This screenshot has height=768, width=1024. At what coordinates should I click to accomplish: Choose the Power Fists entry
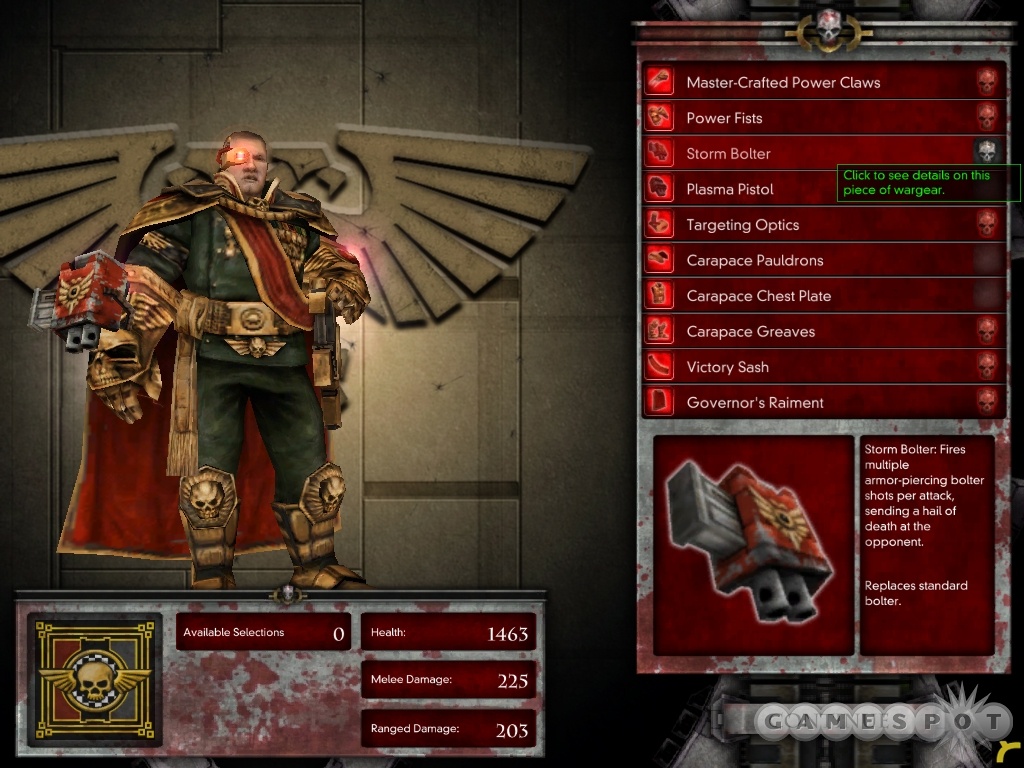(724, 118)
